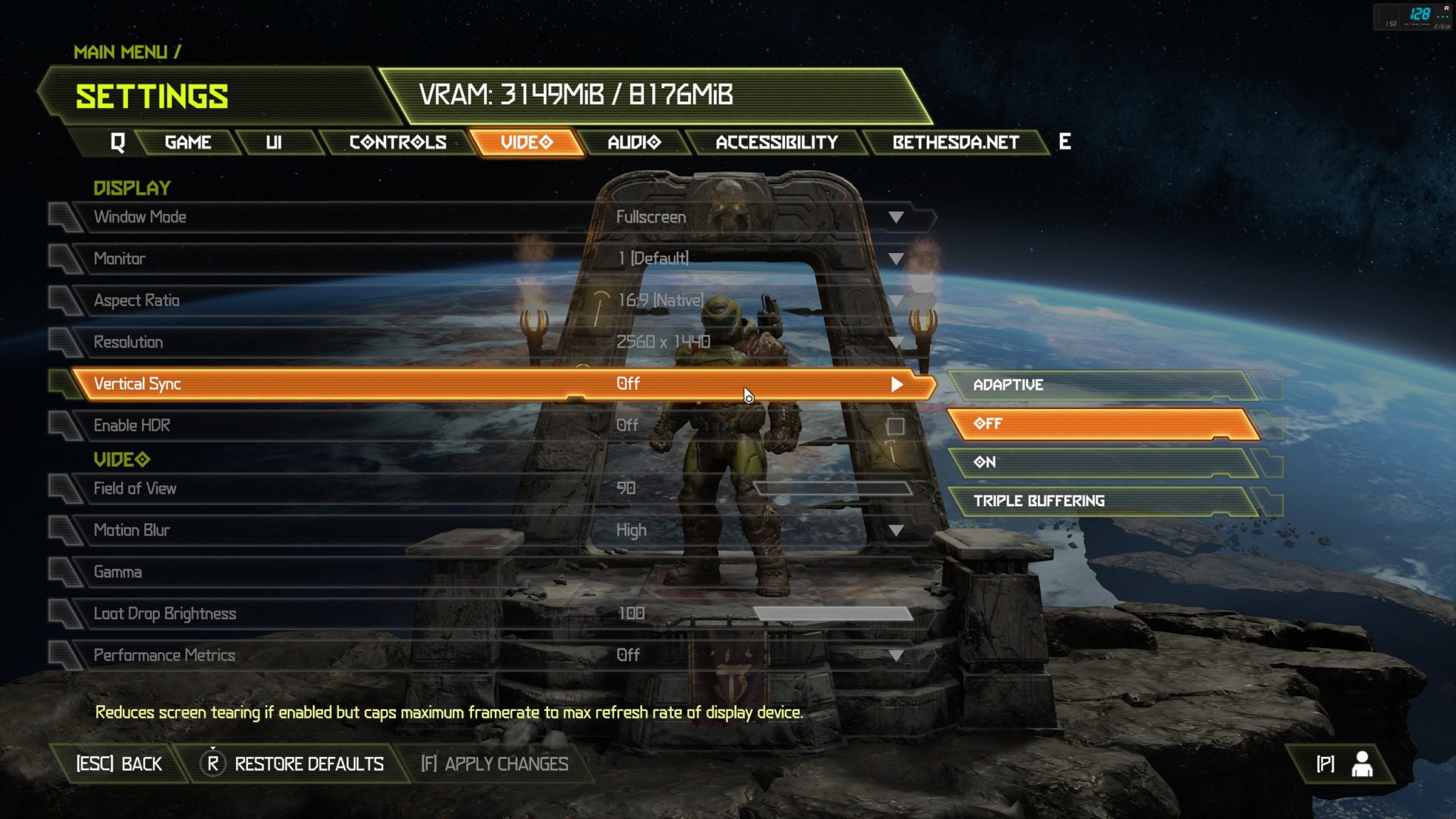Viewport: 1456px width, 819px height.
Task: Open the Resolution dropdown
Action: [x=896, y=342]
